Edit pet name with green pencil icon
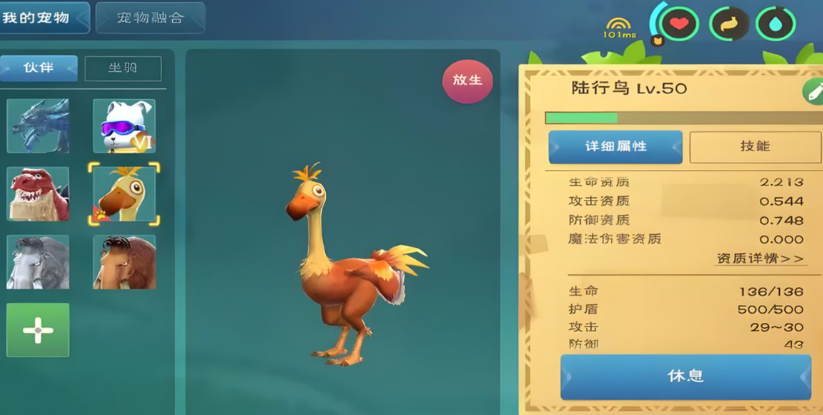 (x=812, y=92)
